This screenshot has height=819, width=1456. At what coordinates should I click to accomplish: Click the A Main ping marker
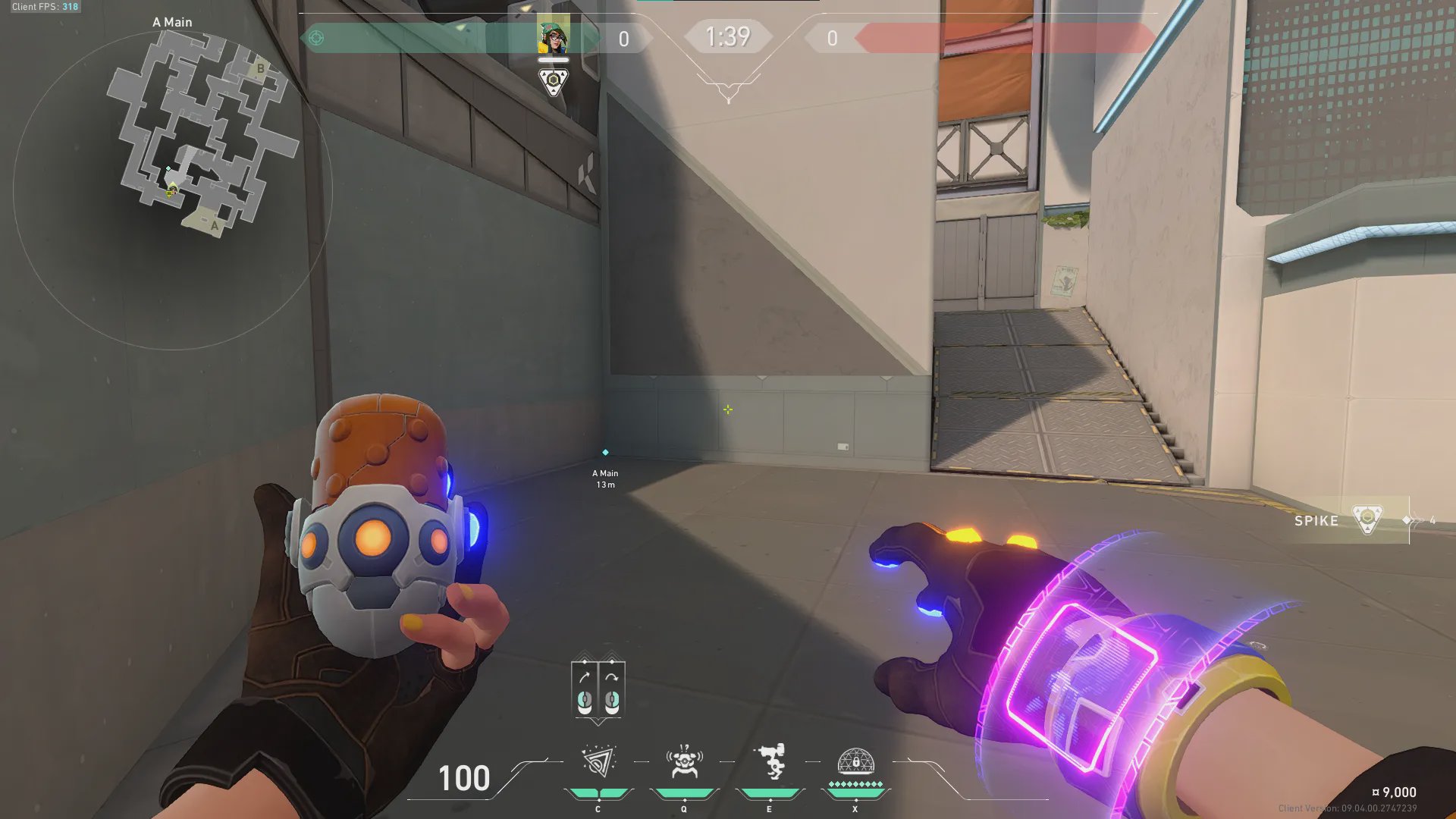point(605,453)
